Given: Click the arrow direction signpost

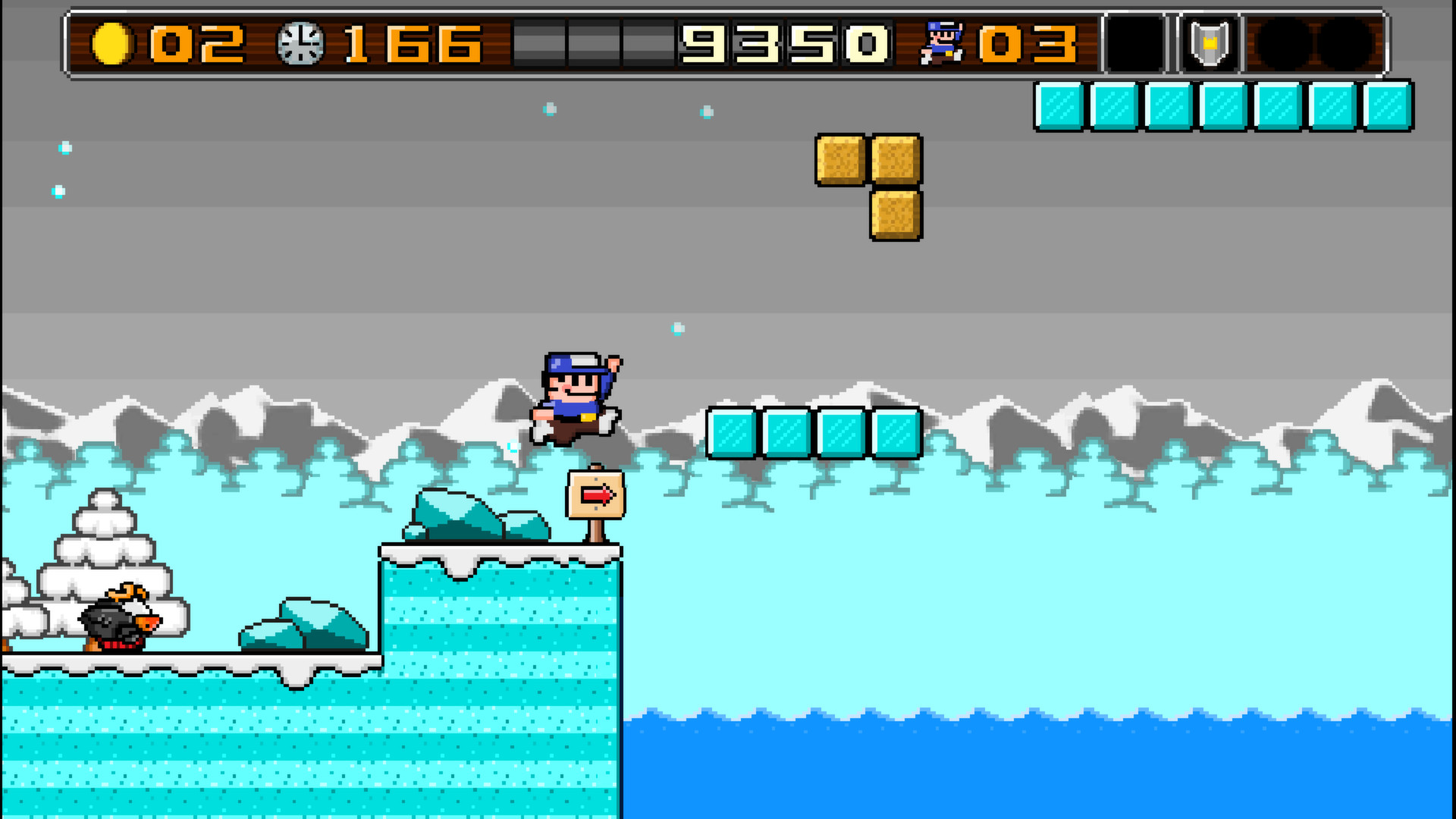Looking at the screenshot, I should tap(595, 494).
